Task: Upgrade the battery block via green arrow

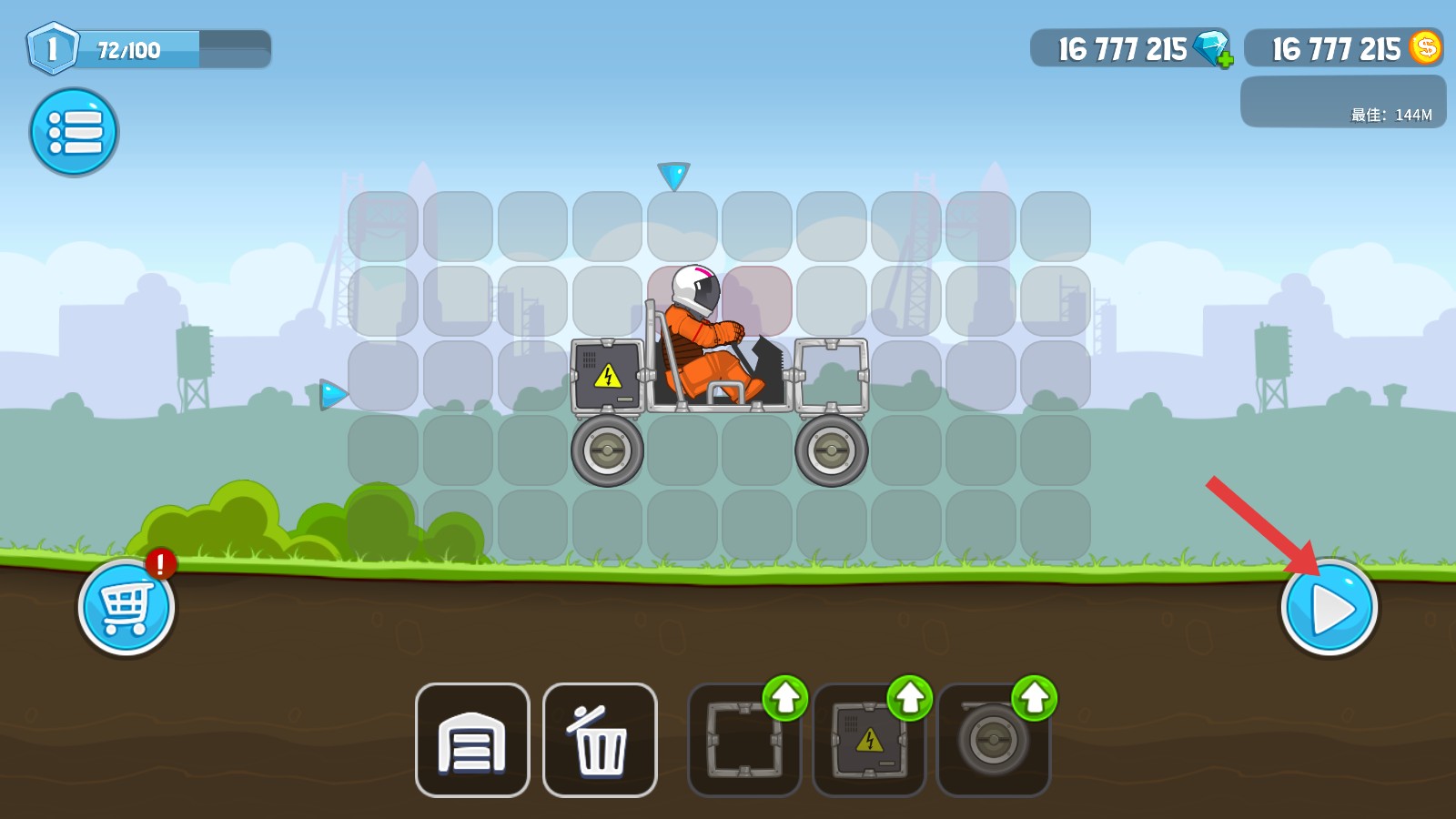Action: point(909,698)
